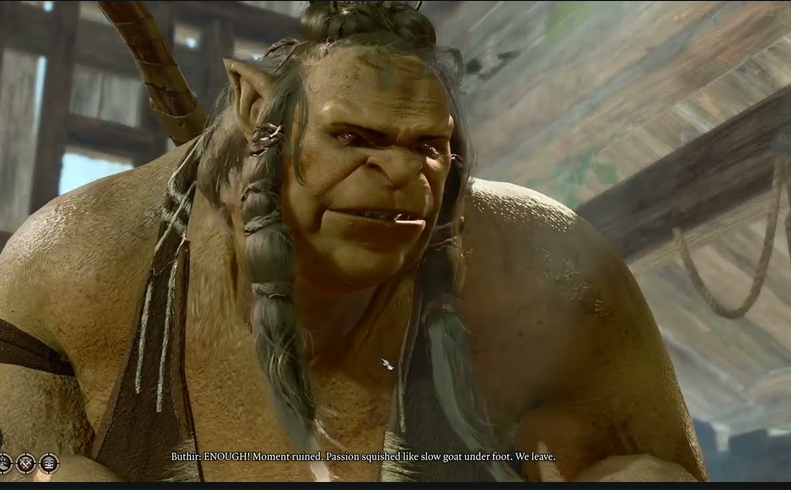Open the trade hand-with-coins icon
Image resolution: width=799 pixels, height=493 pixels.
(4, 463)
